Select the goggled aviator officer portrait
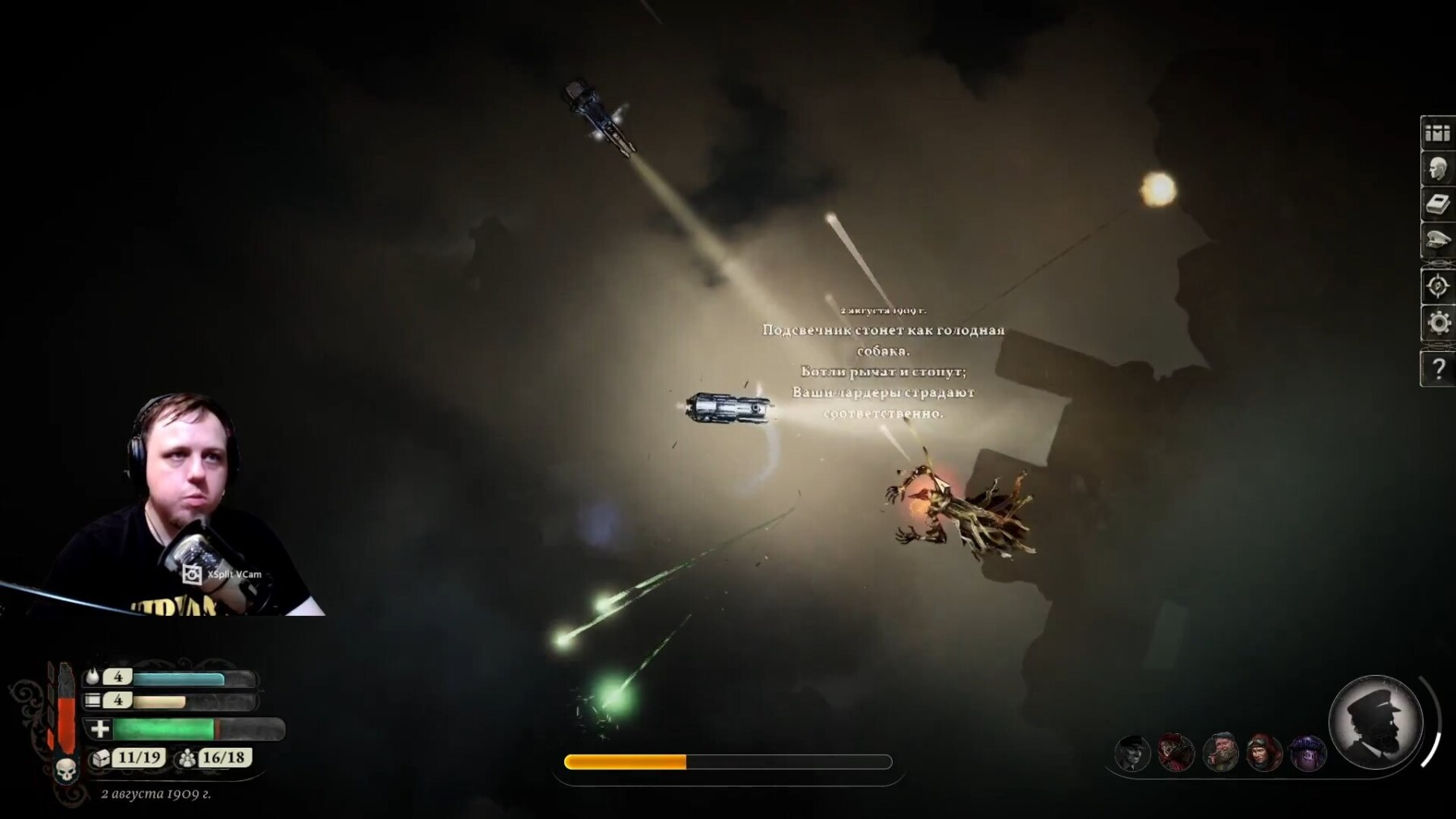Screen dimensions: 1456x819 (1264, 753)
